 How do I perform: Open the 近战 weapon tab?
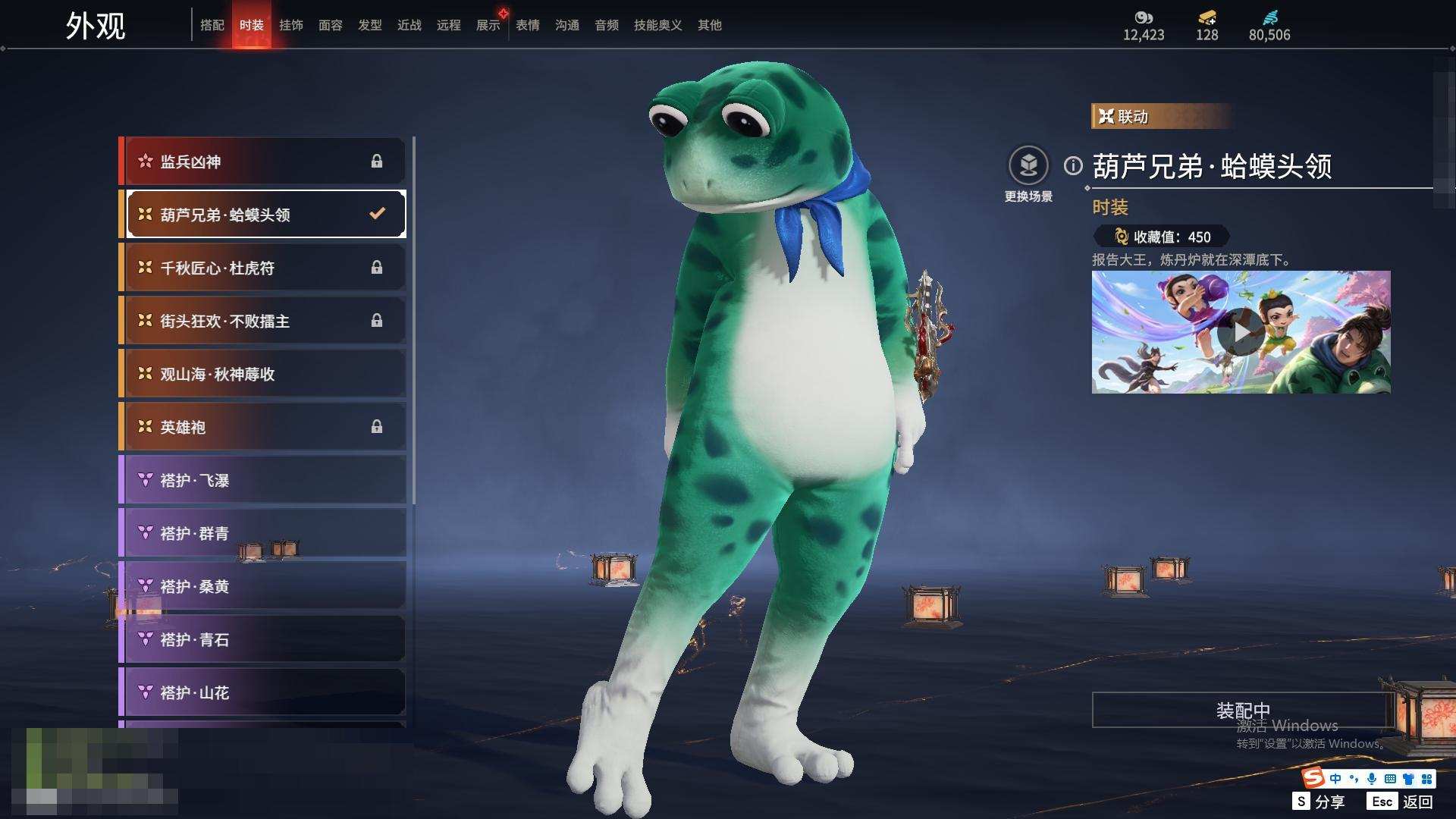tap(409, 25)
